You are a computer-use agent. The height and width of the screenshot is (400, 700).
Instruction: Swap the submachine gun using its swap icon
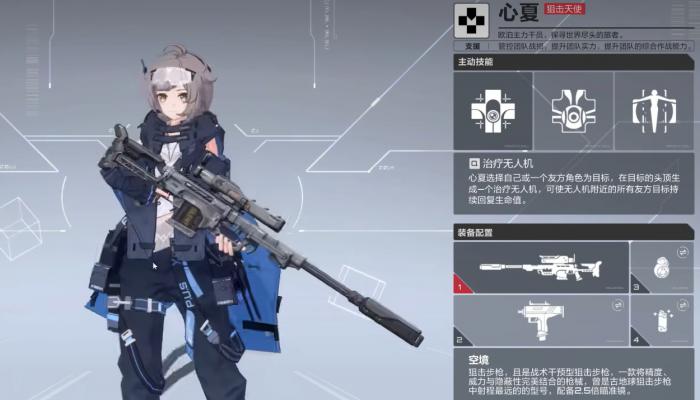pyautogui.click(x=620, y=304)
